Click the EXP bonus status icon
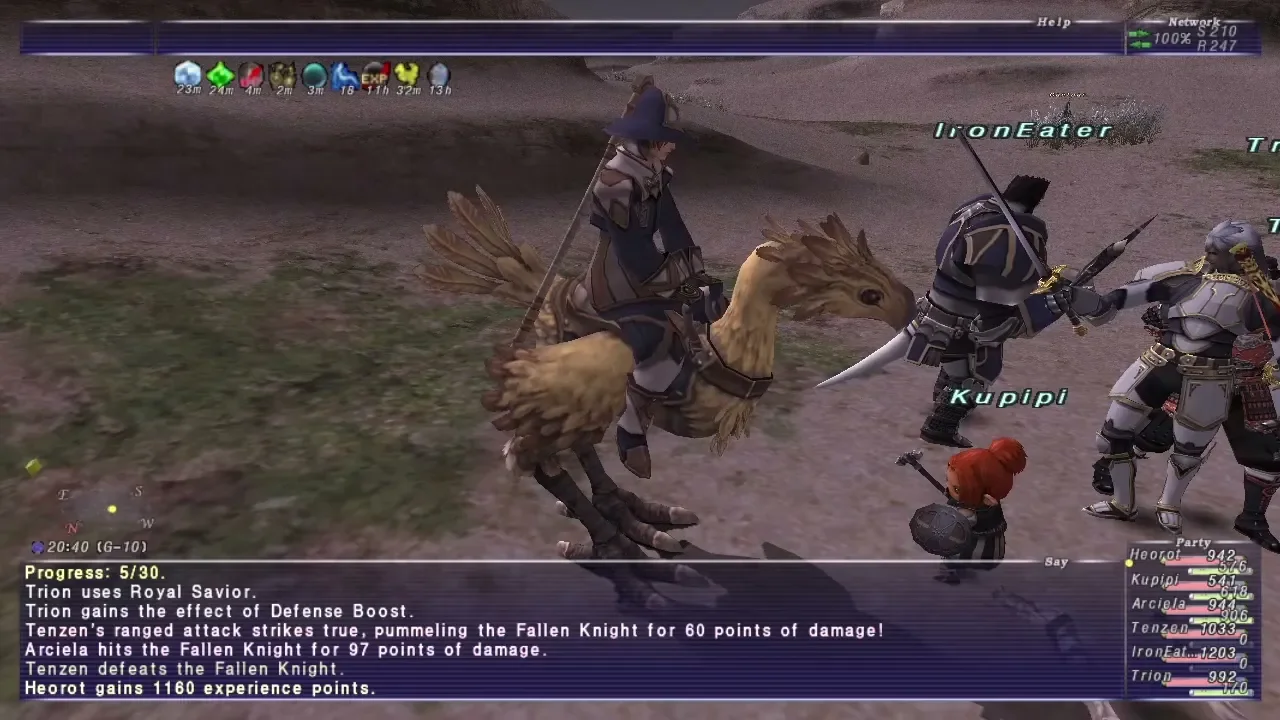This screenshot has width=1280, height=720. pos(376,74)
